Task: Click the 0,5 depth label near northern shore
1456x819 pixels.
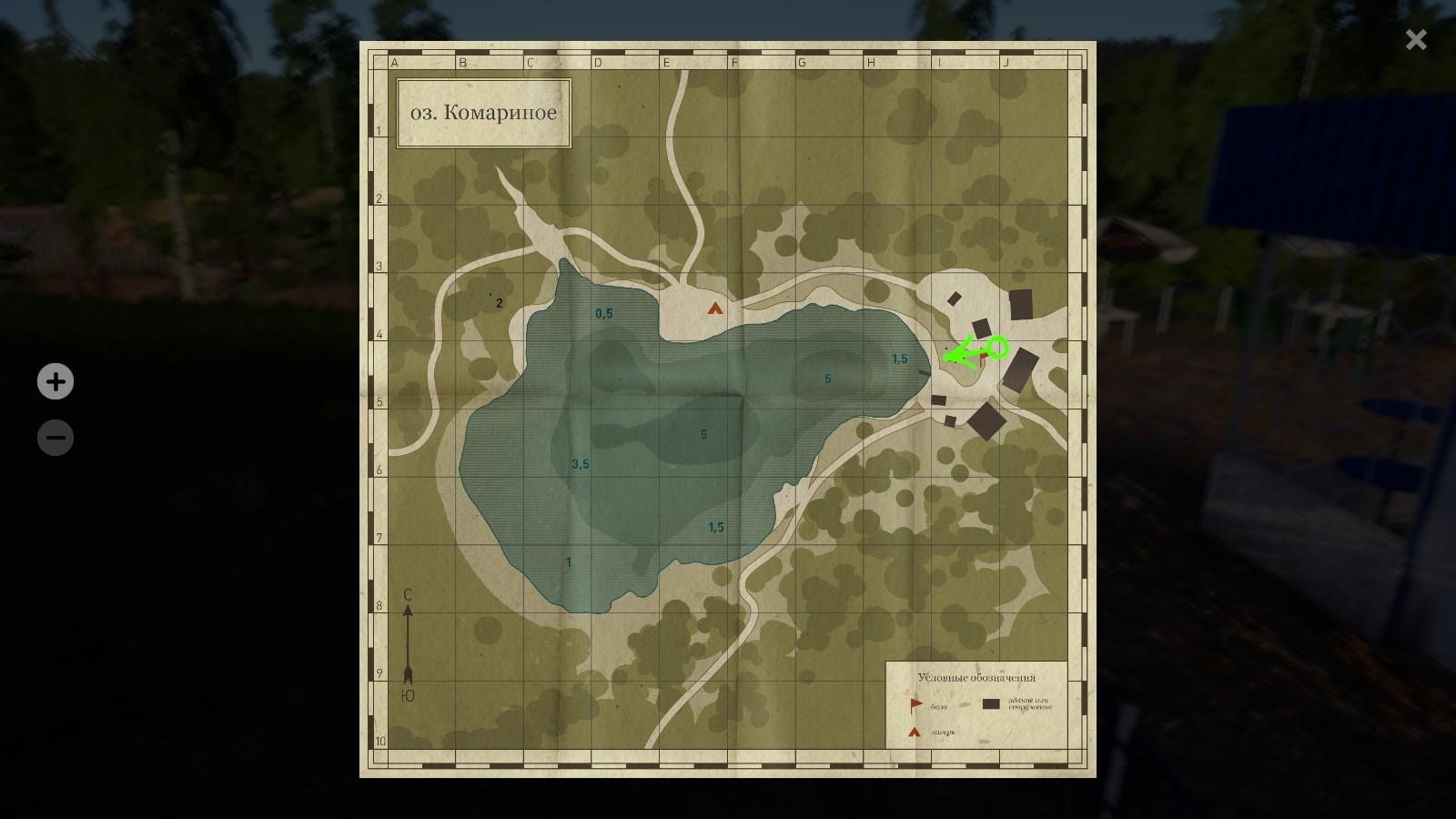Action: pos(602,312)
